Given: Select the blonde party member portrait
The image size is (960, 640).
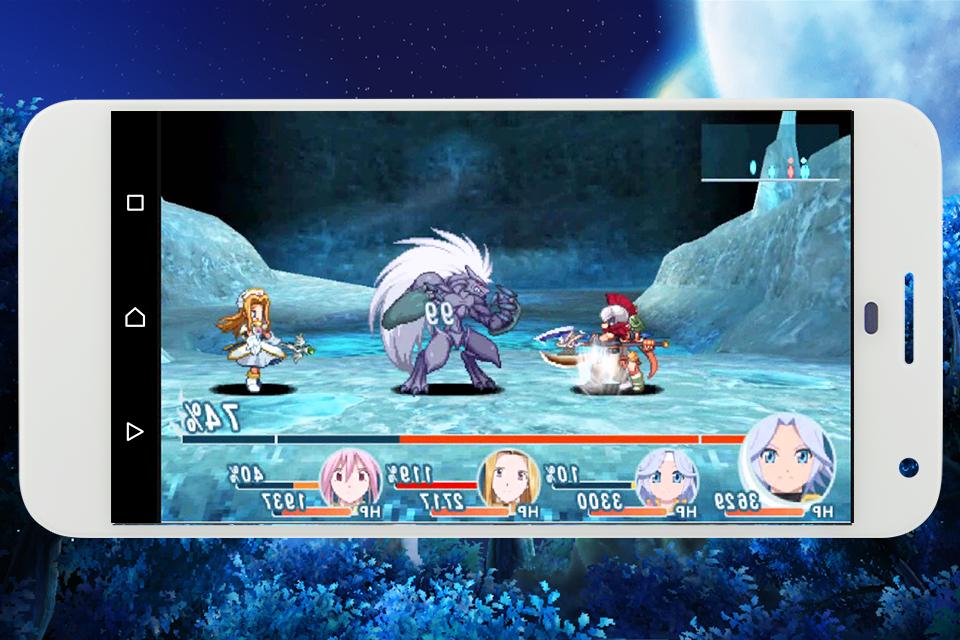Looking at the screenshot, I should pyautogui.click(x=508, y=479).
